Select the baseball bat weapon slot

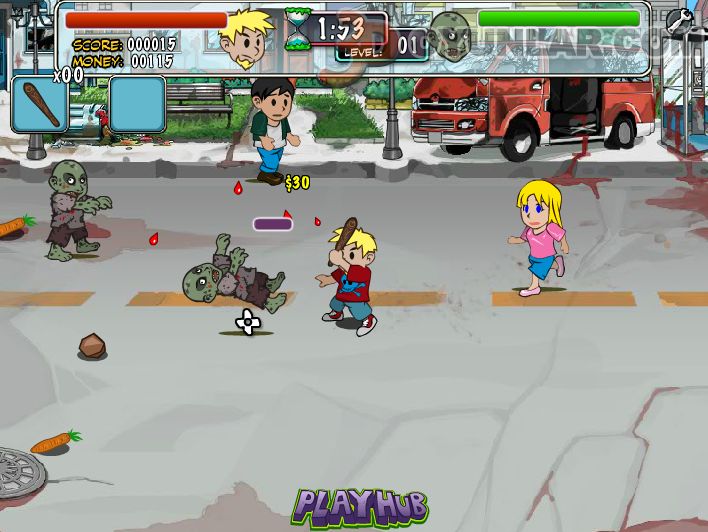pos(40,104)
